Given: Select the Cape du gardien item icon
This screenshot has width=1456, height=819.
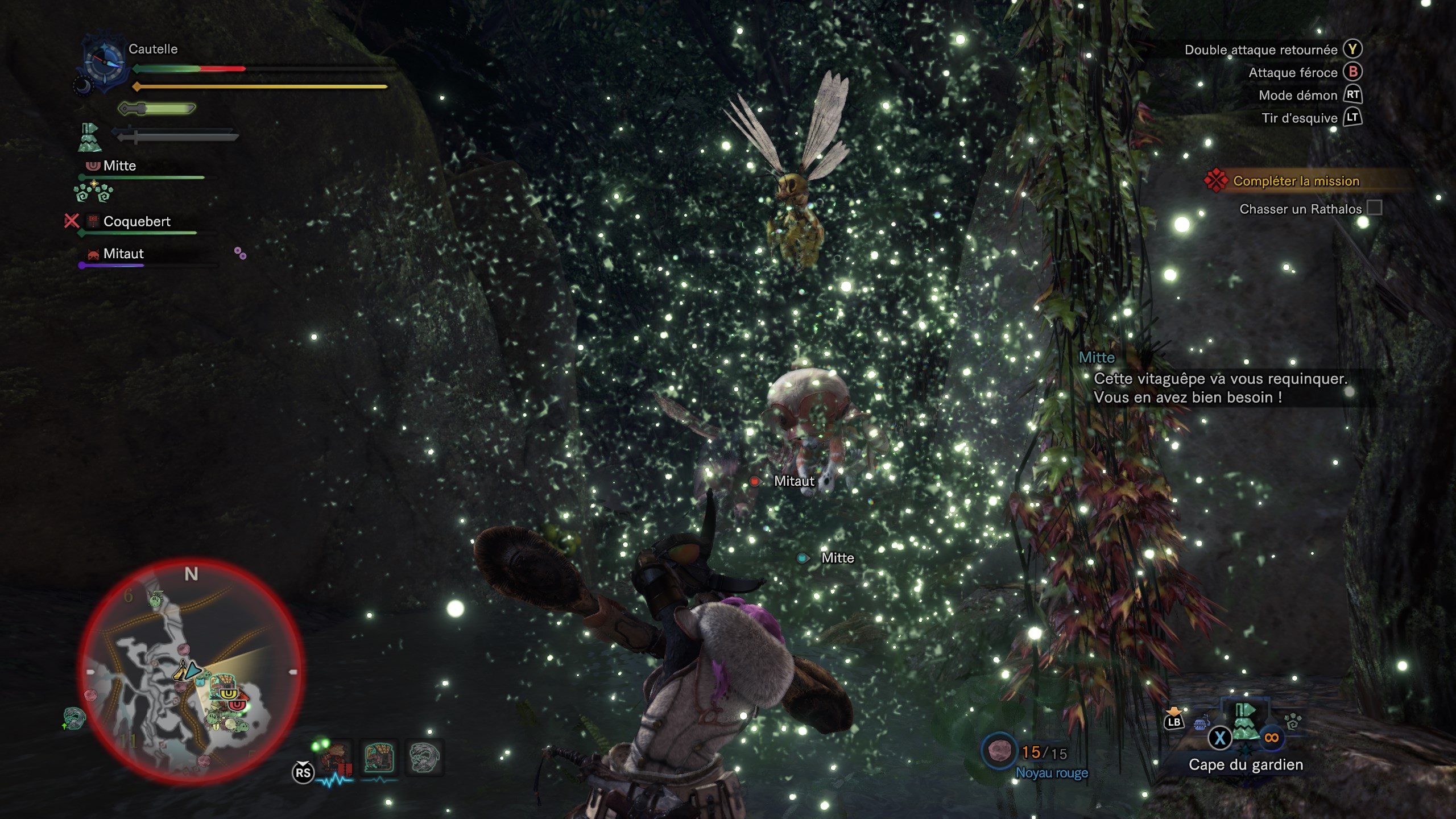Looking at the screenshot, I should coord(1244,722).
